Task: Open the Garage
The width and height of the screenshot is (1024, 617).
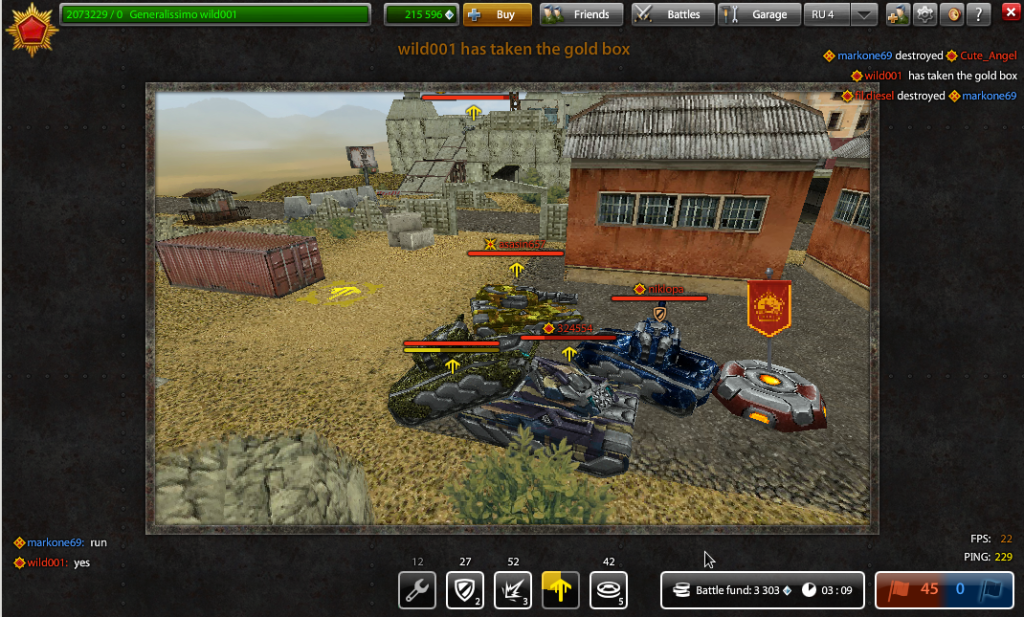Action: pos(759,15)
